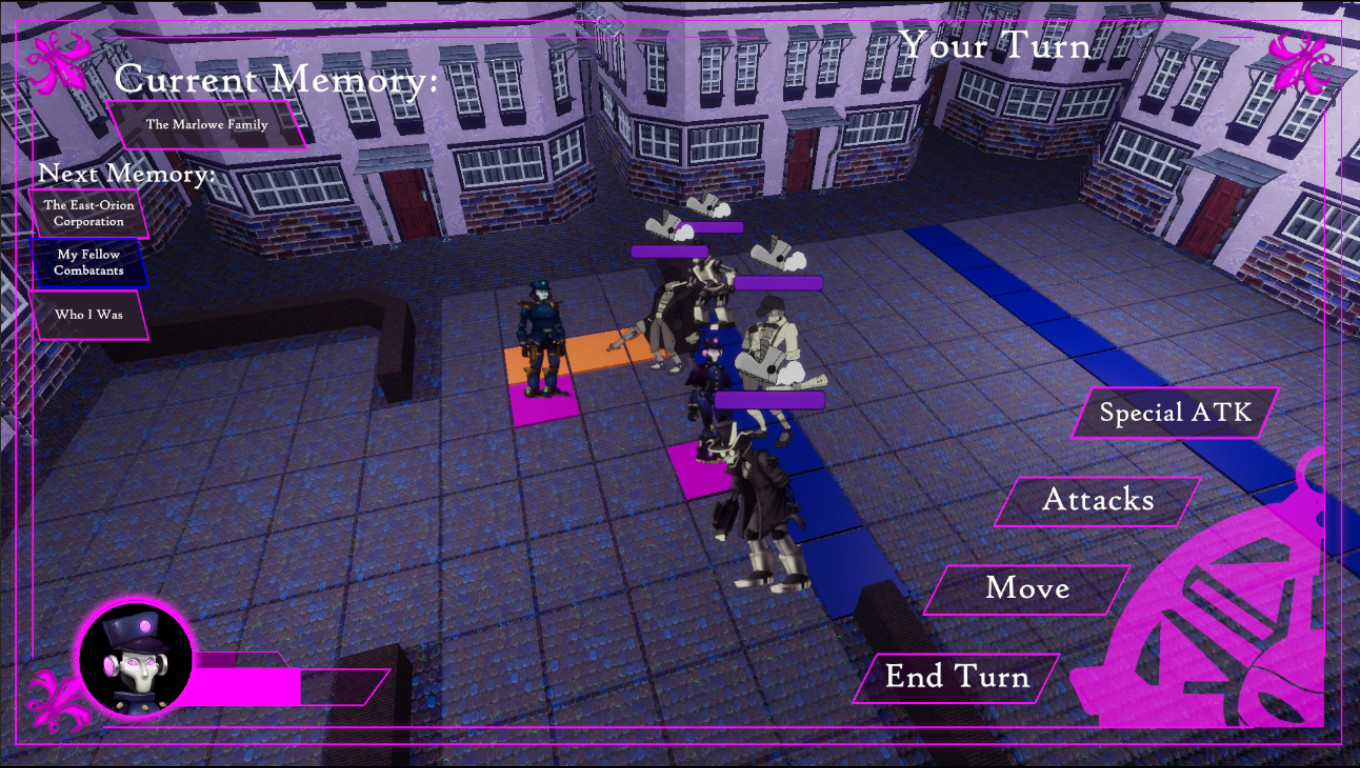Click the commander portrait in the bottom-left circle
The image size is (1360, 768).
[133, 660]
